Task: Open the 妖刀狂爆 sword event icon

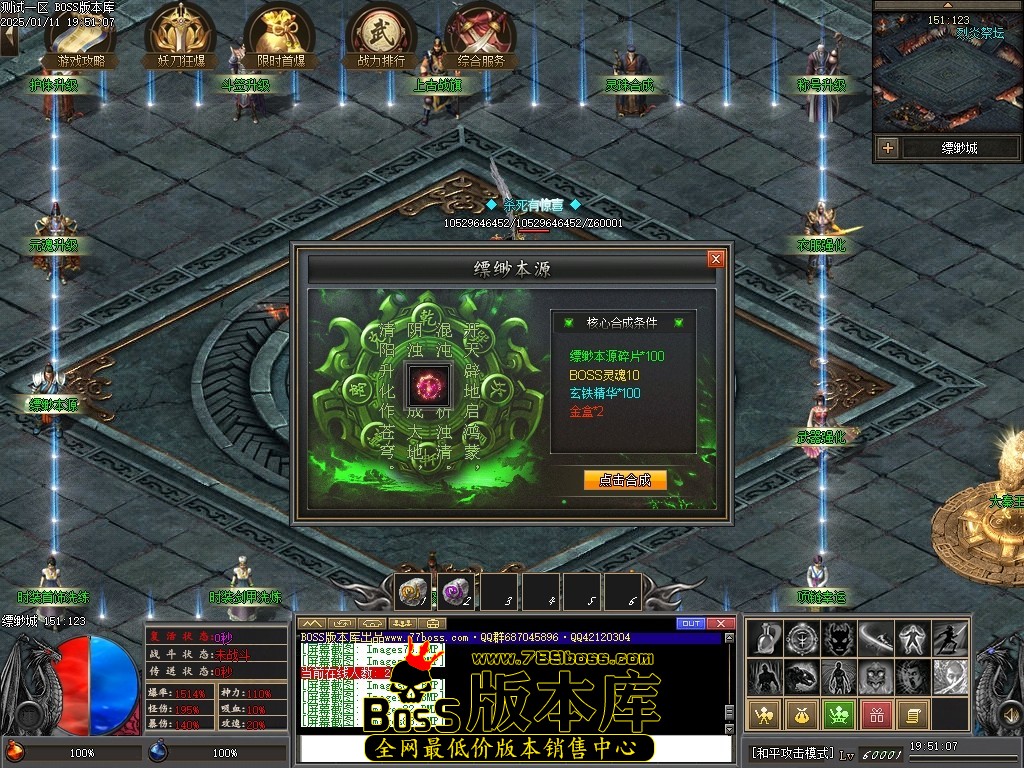Action: (x=181, y=37)
